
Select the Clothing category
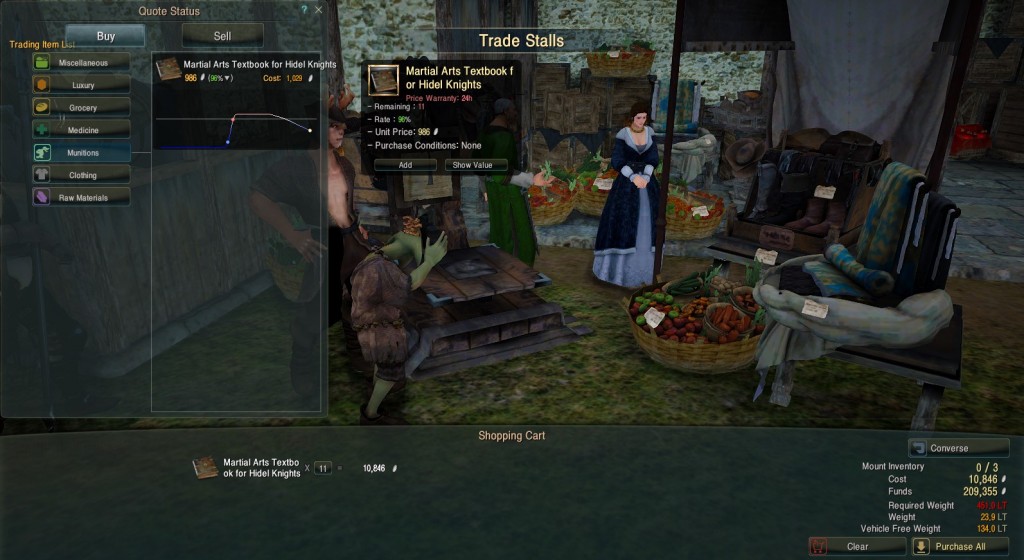[x=81, y=175]
